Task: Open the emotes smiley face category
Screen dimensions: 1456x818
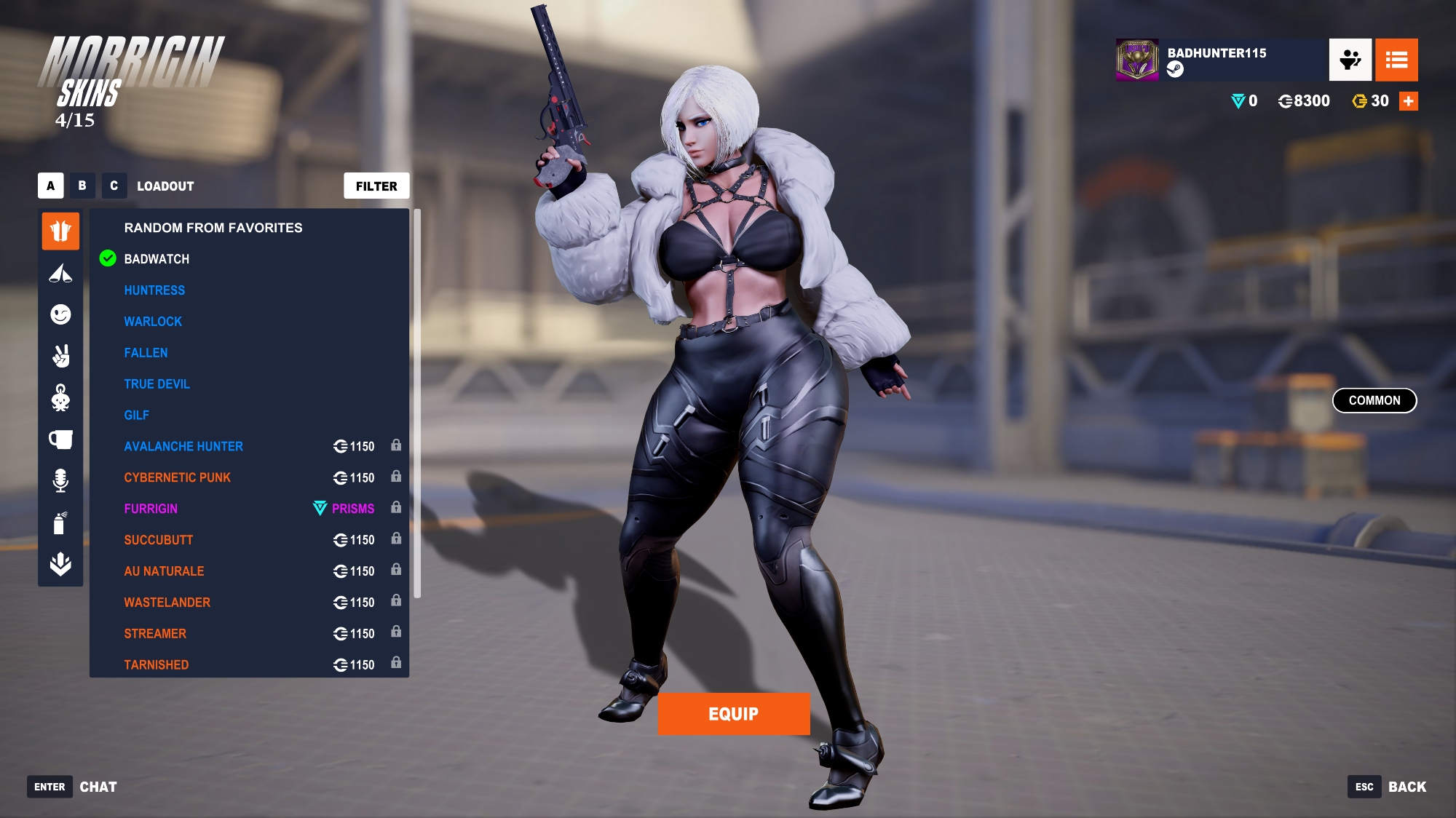Action: [x=60, y=314]
